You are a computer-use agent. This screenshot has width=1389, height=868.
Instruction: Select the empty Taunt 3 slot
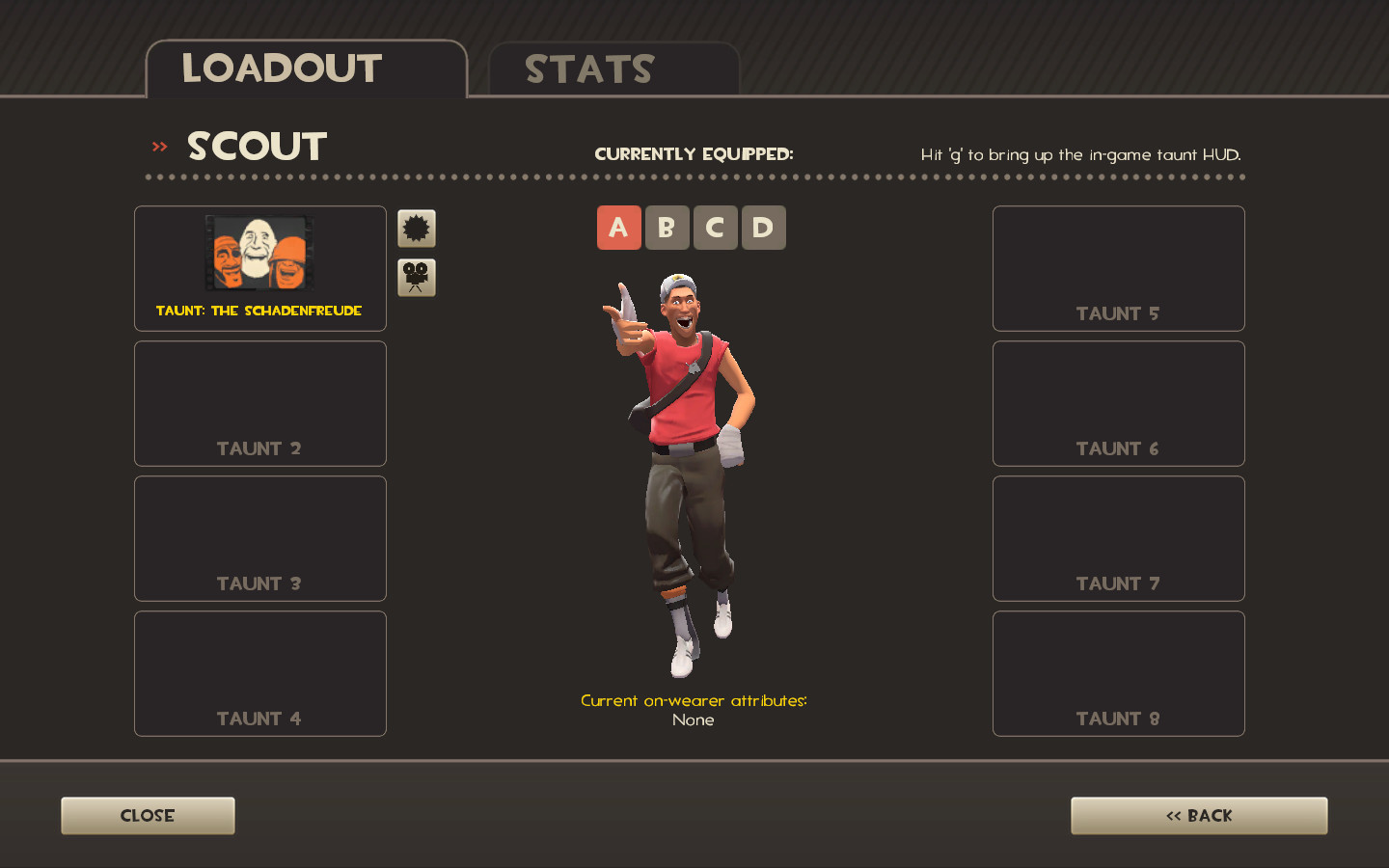(259, 538)
